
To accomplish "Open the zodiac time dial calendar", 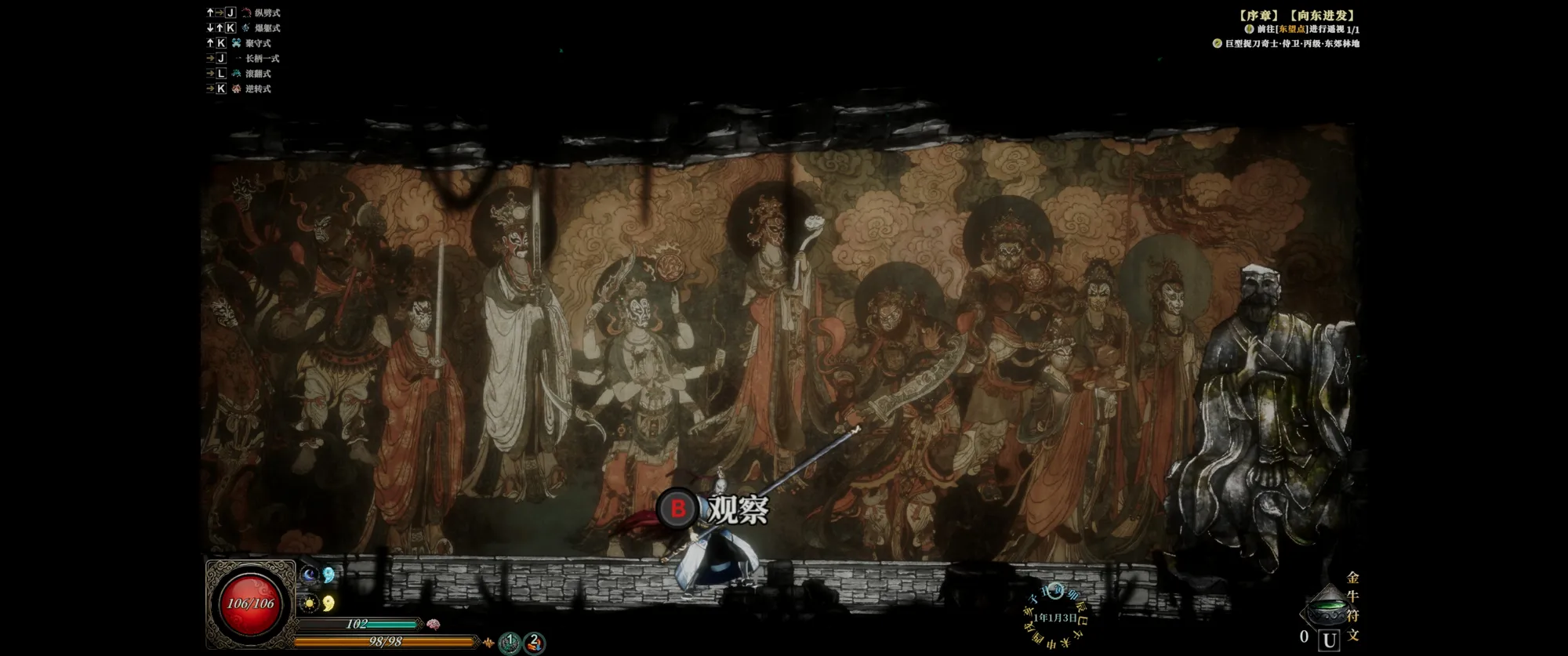I will tap(1055, 618).
